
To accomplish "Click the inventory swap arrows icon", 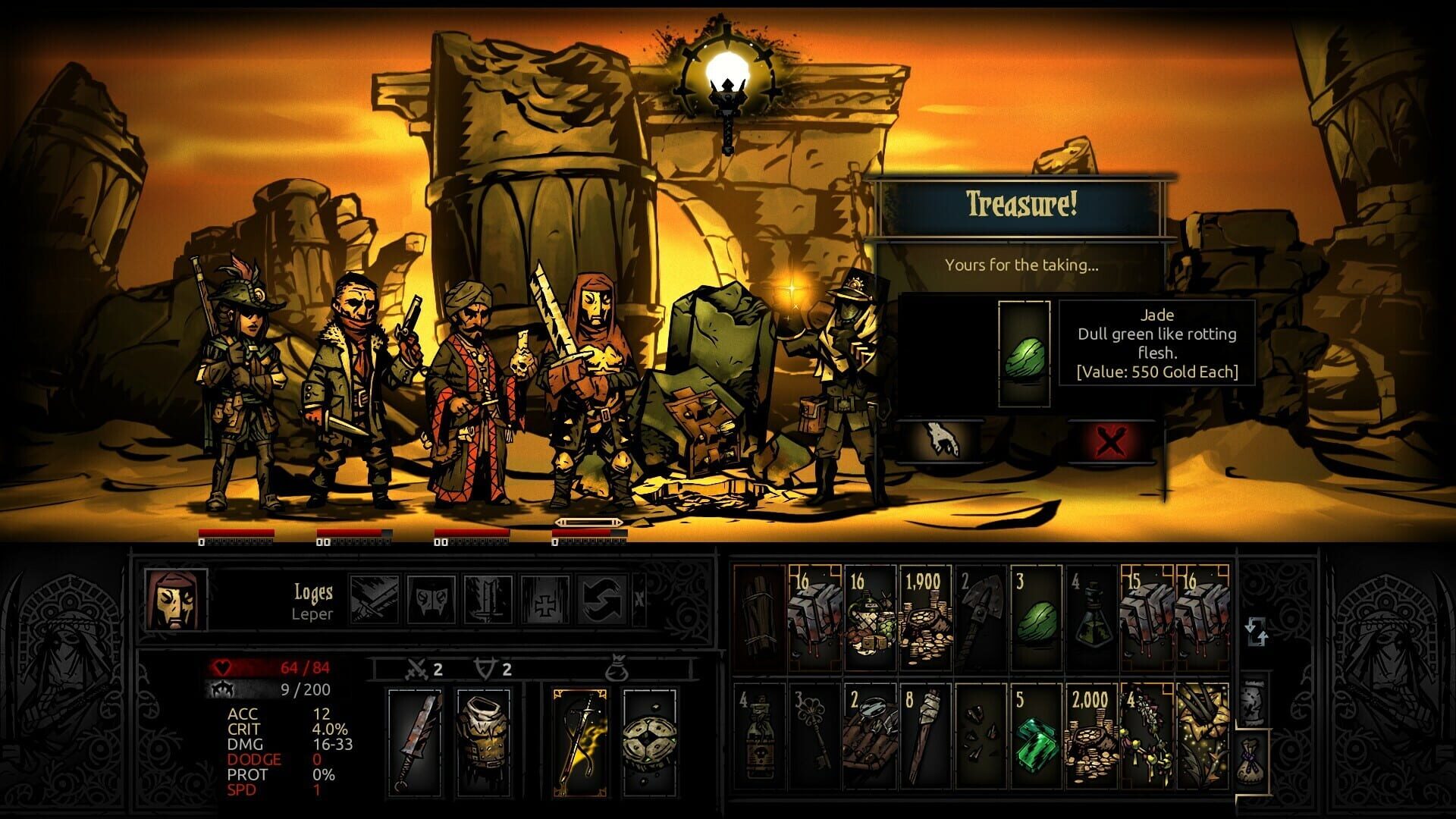I will coord(1257,631).
